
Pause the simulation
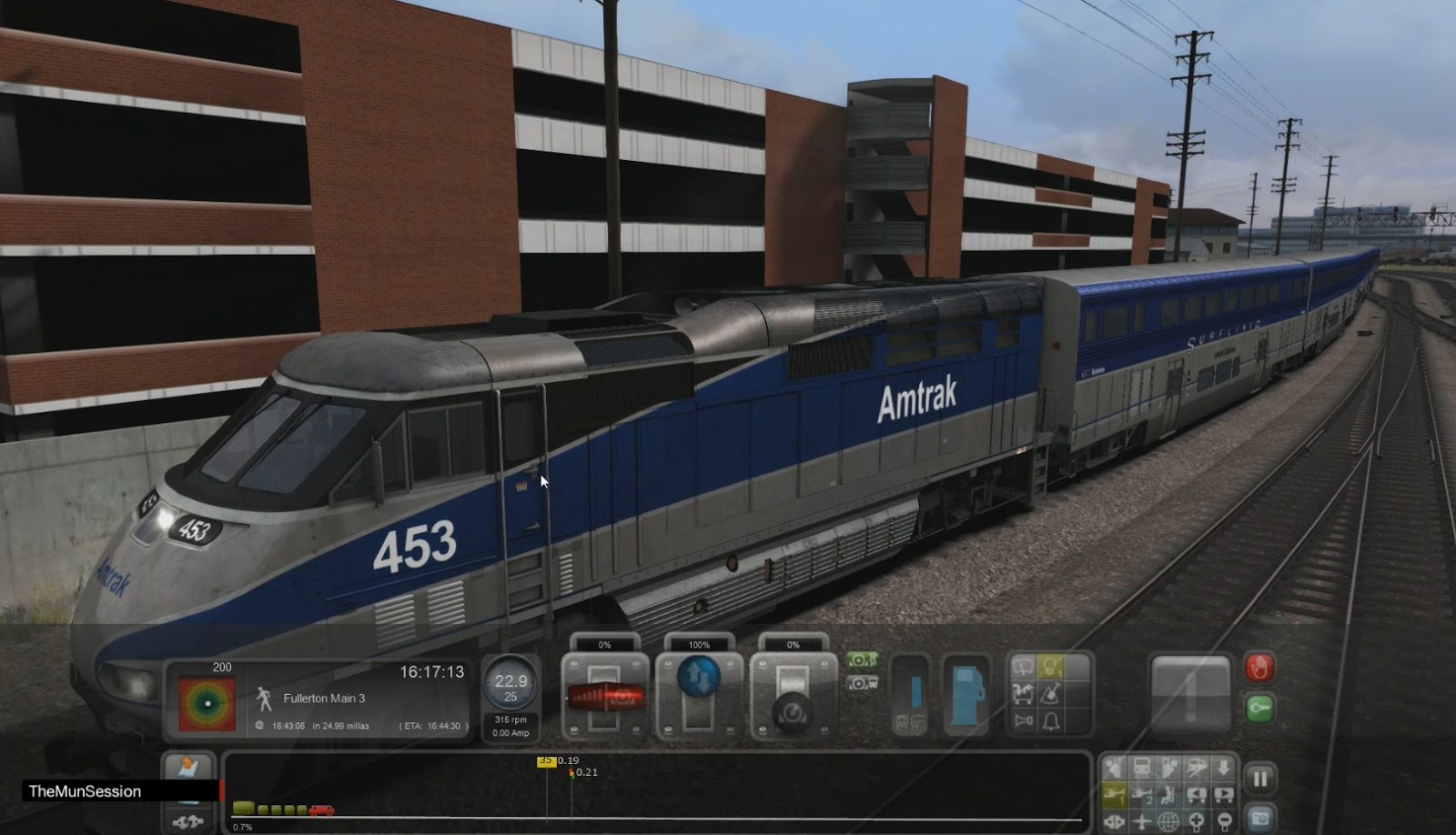[1260, 778]
